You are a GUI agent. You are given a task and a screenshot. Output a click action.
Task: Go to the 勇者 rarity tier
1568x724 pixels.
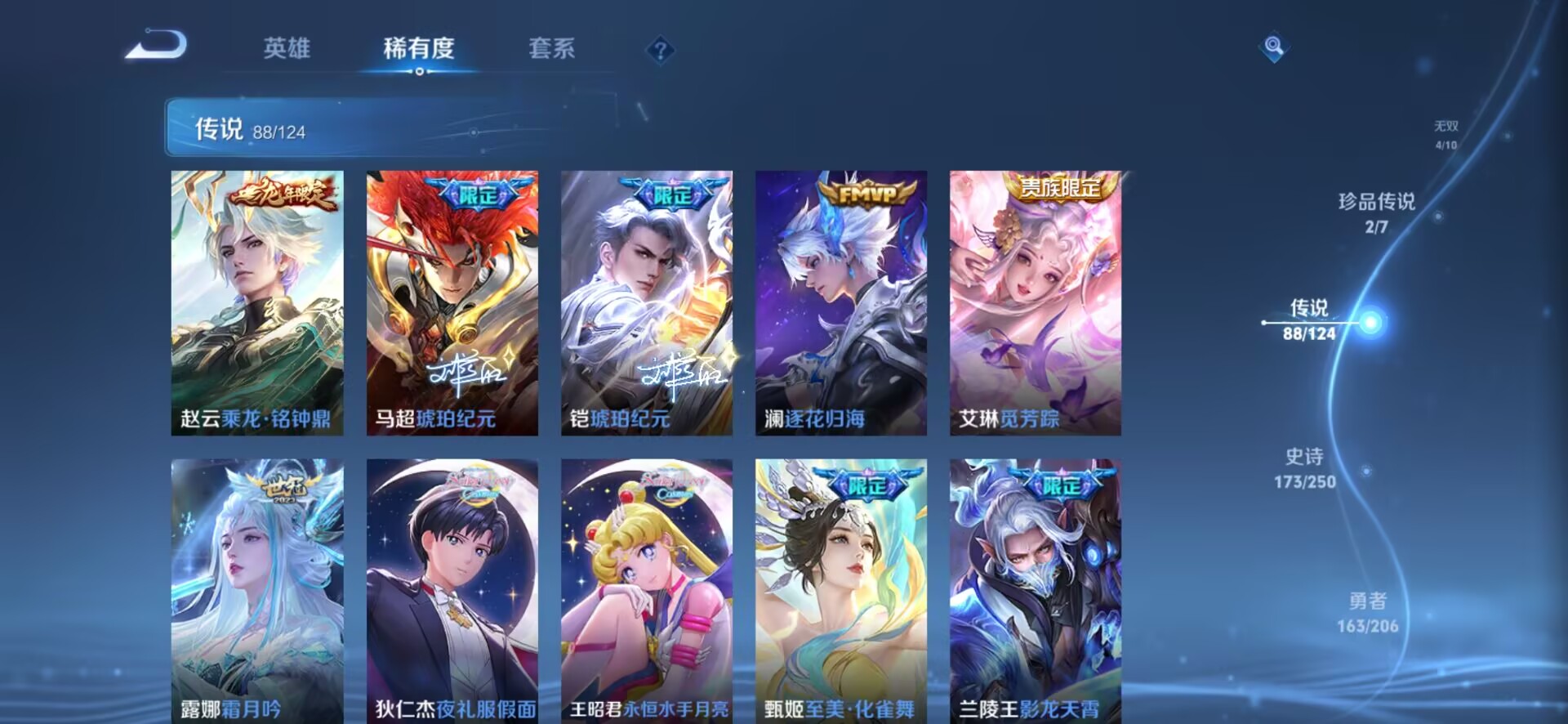click(1367, 613)
